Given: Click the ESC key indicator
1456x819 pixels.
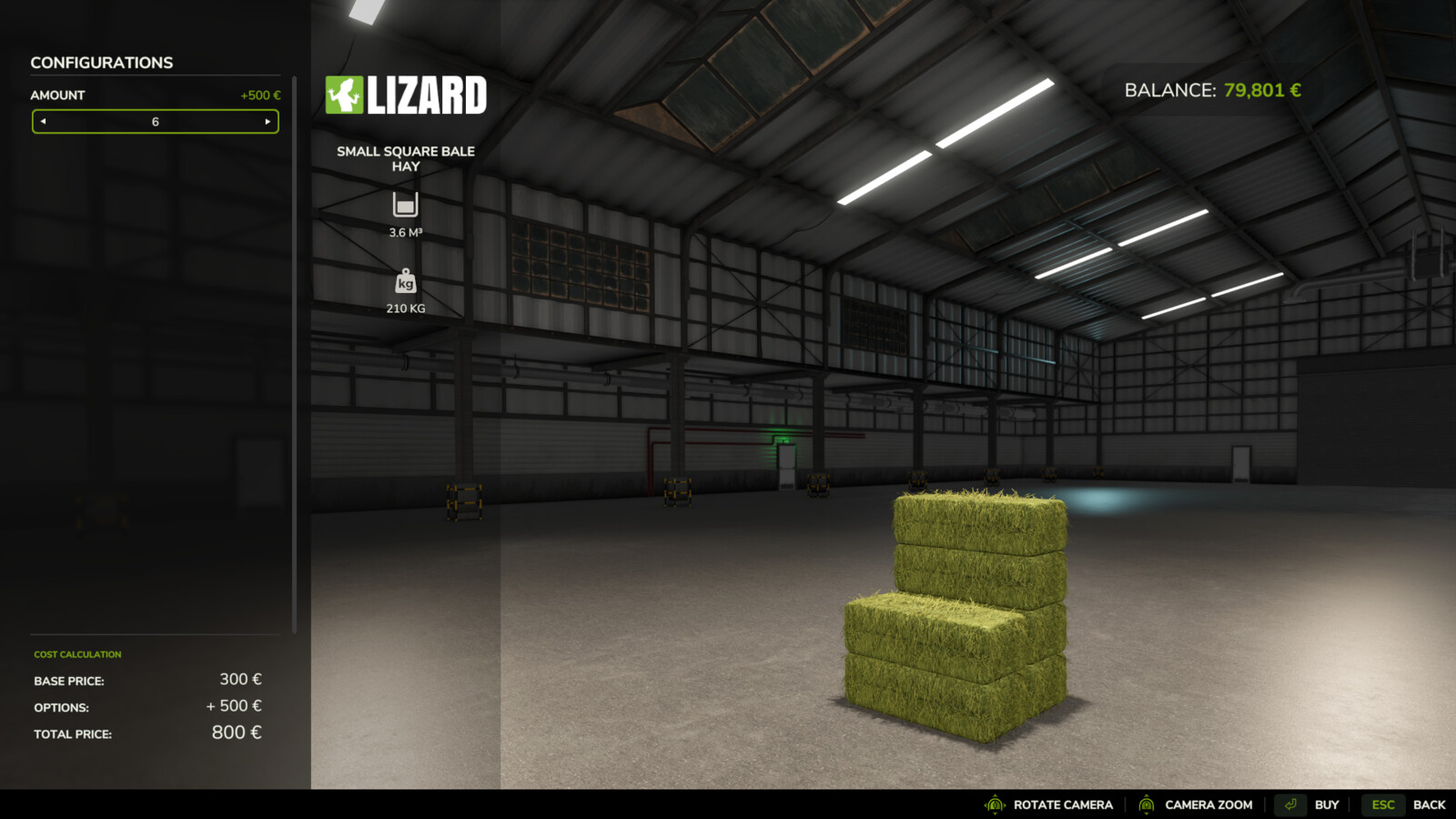Looking at the screenshot, I should [1381, 804].
